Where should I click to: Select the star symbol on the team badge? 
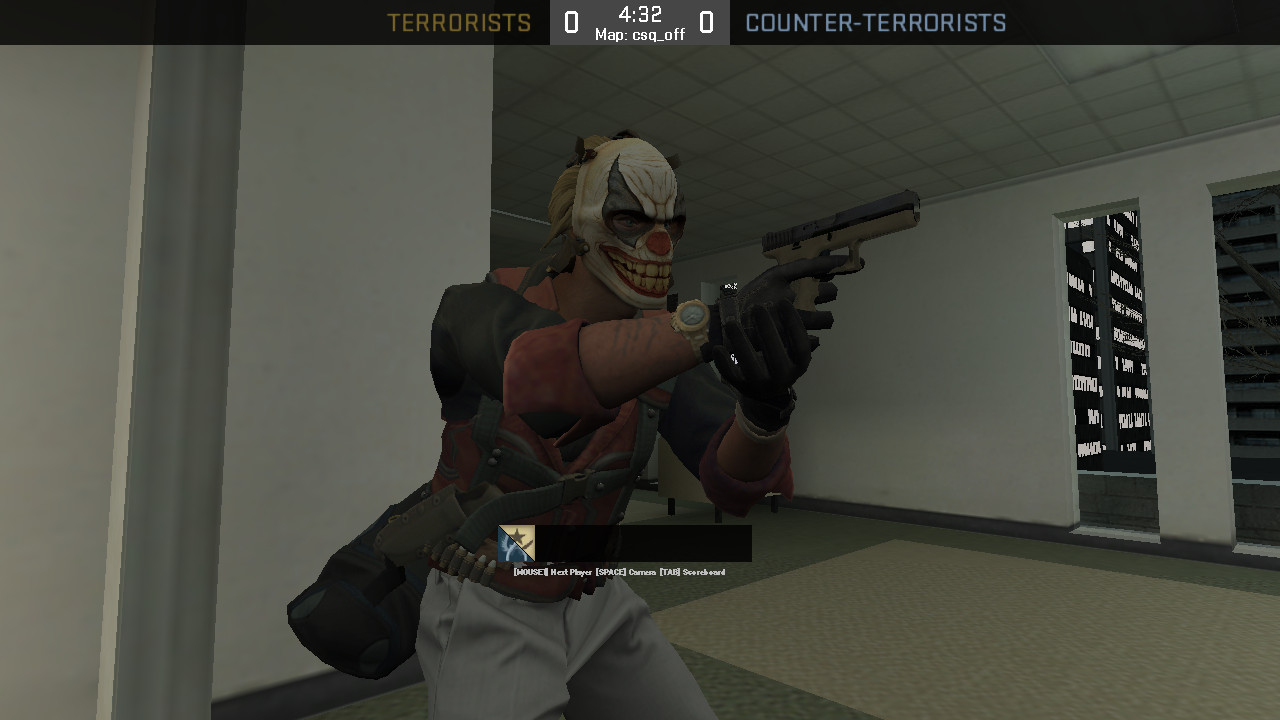pyautogui.click(x=519, y=534)
